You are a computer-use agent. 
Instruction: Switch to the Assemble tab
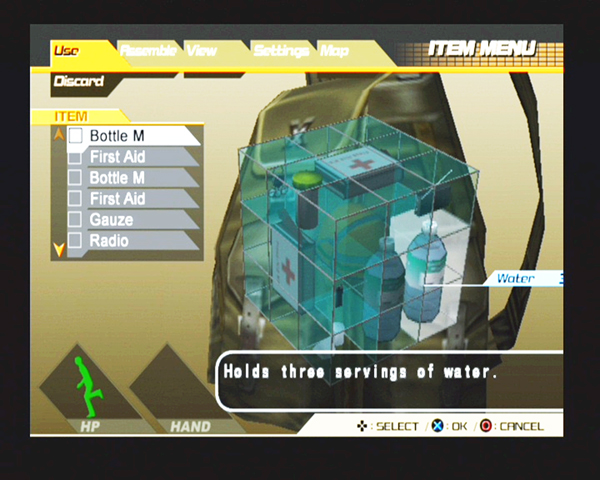tap(146, 51)
